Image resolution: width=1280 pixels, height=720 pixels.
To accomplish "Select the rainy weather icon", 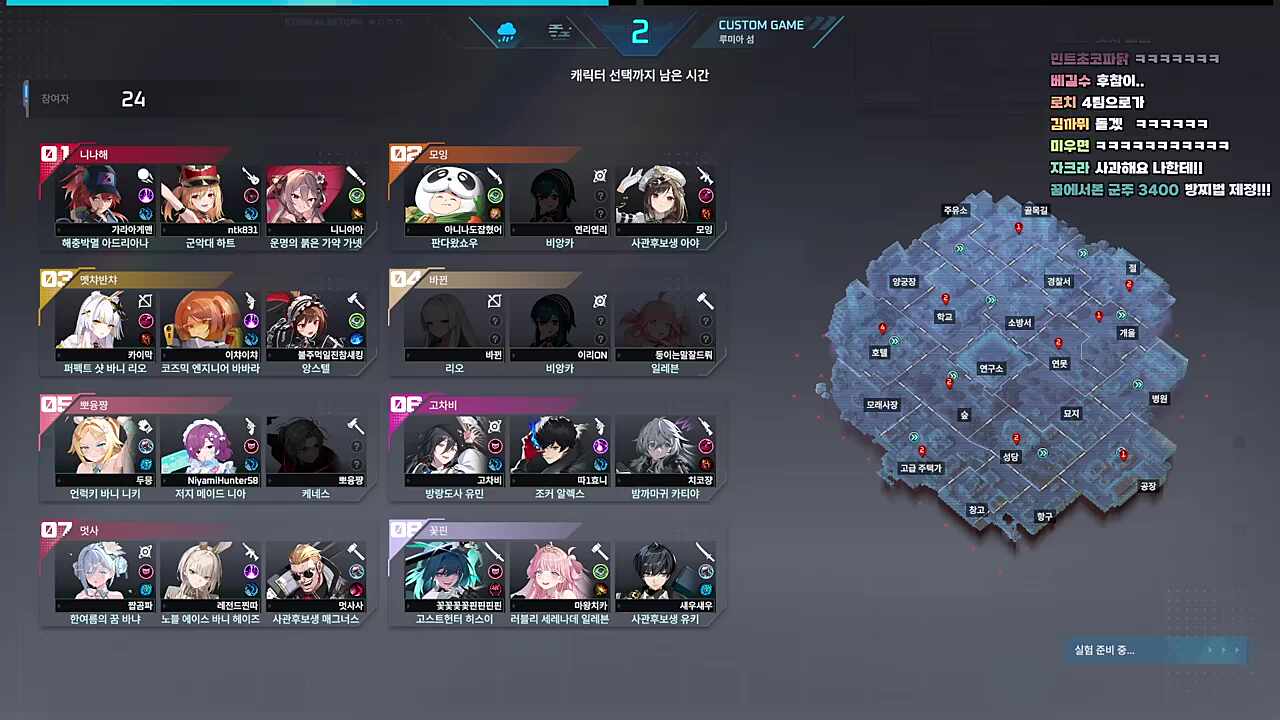I will [x=505, y=32].
